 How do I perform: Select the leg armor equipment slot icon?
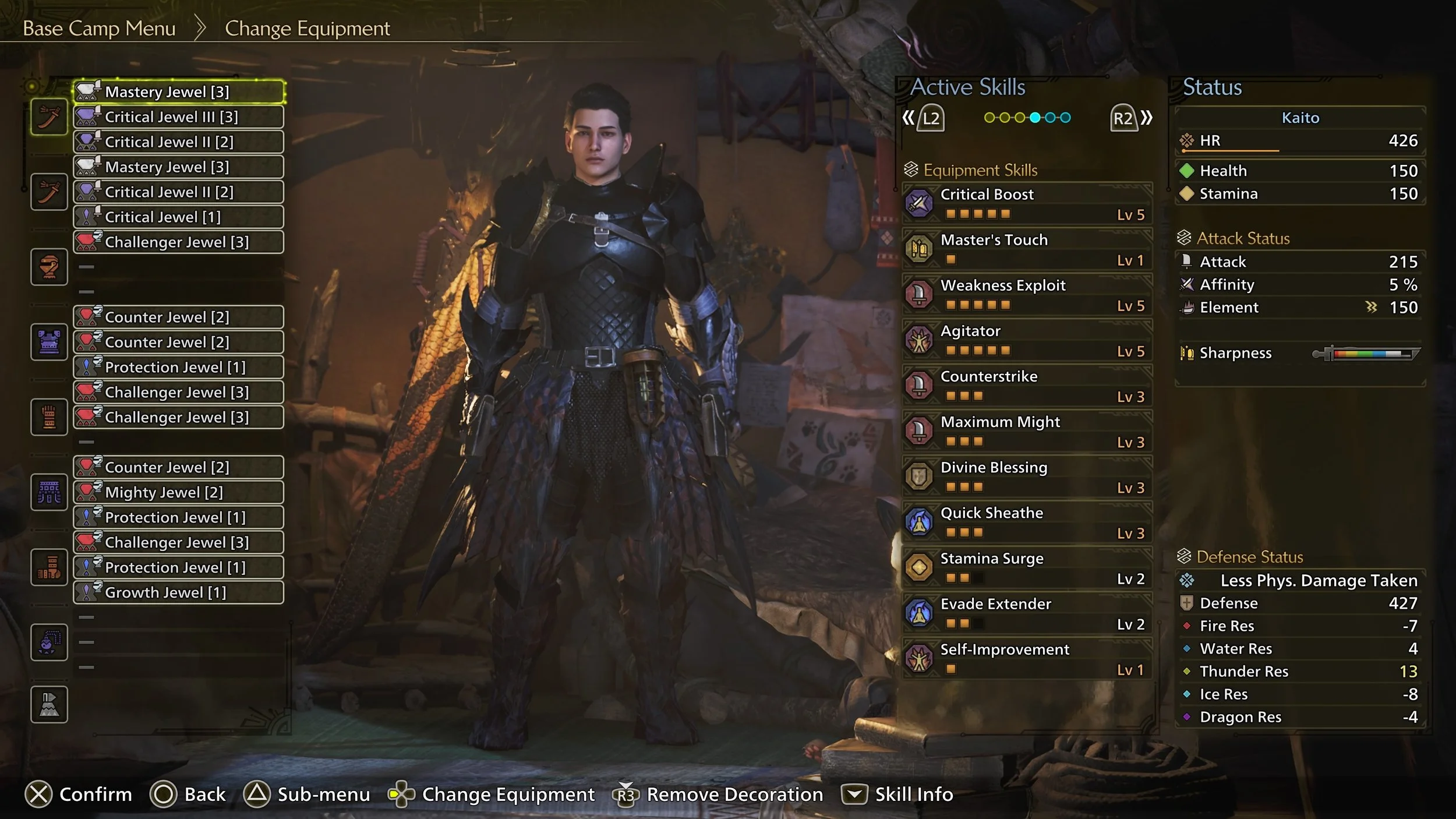click(49, 567)
